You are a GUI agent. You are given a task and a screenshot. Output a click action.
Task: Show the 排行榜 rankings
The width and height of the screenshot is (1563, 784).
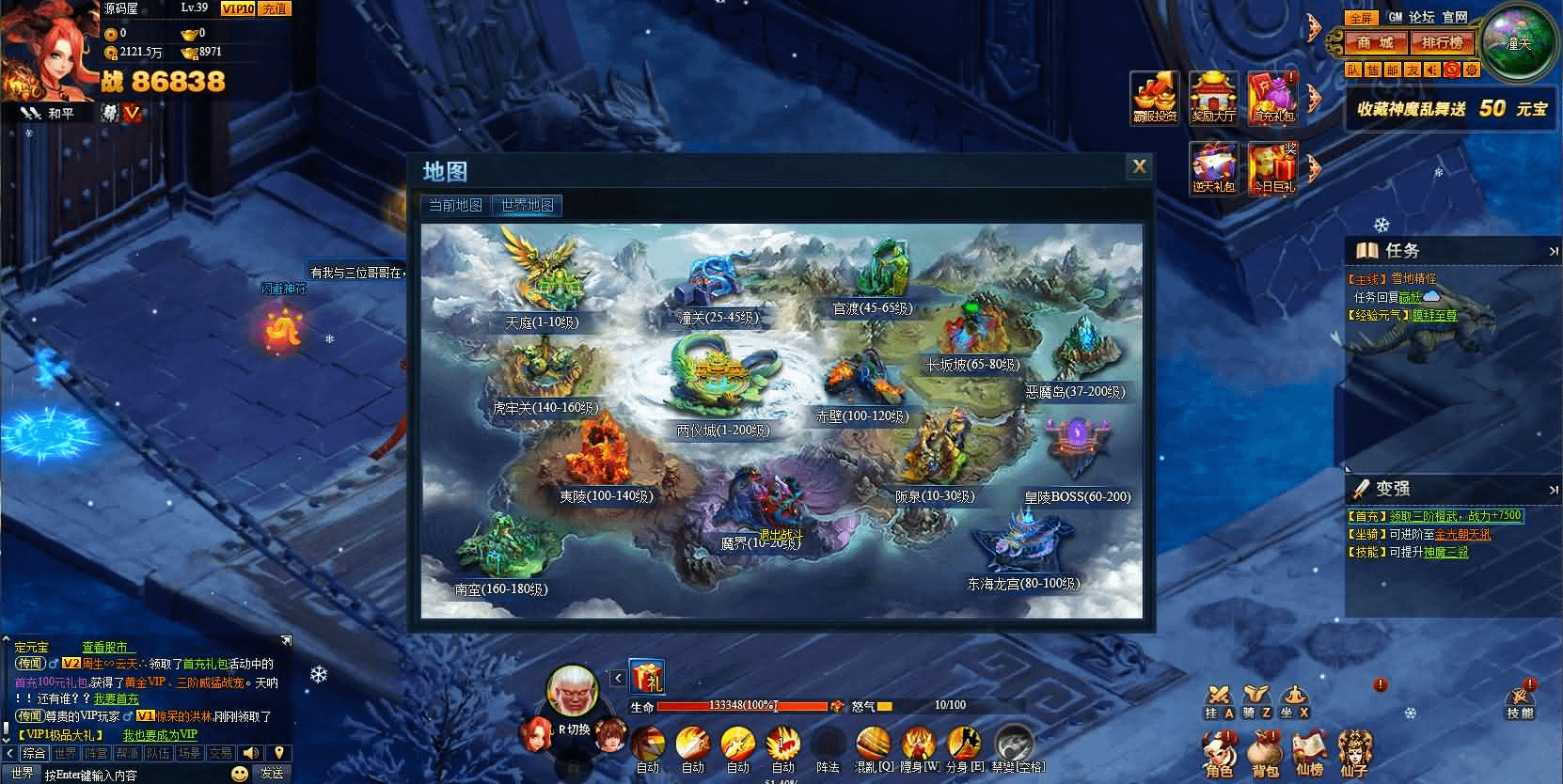tap(1442, 43)
